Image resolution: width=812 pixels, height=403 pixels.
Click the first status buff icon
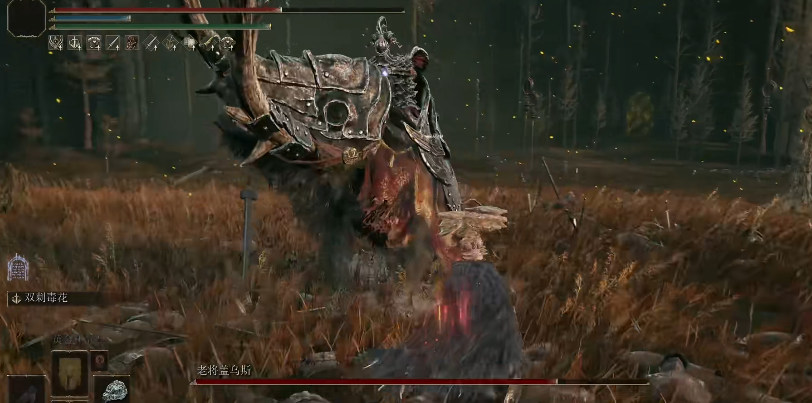(x=56, y=42)
